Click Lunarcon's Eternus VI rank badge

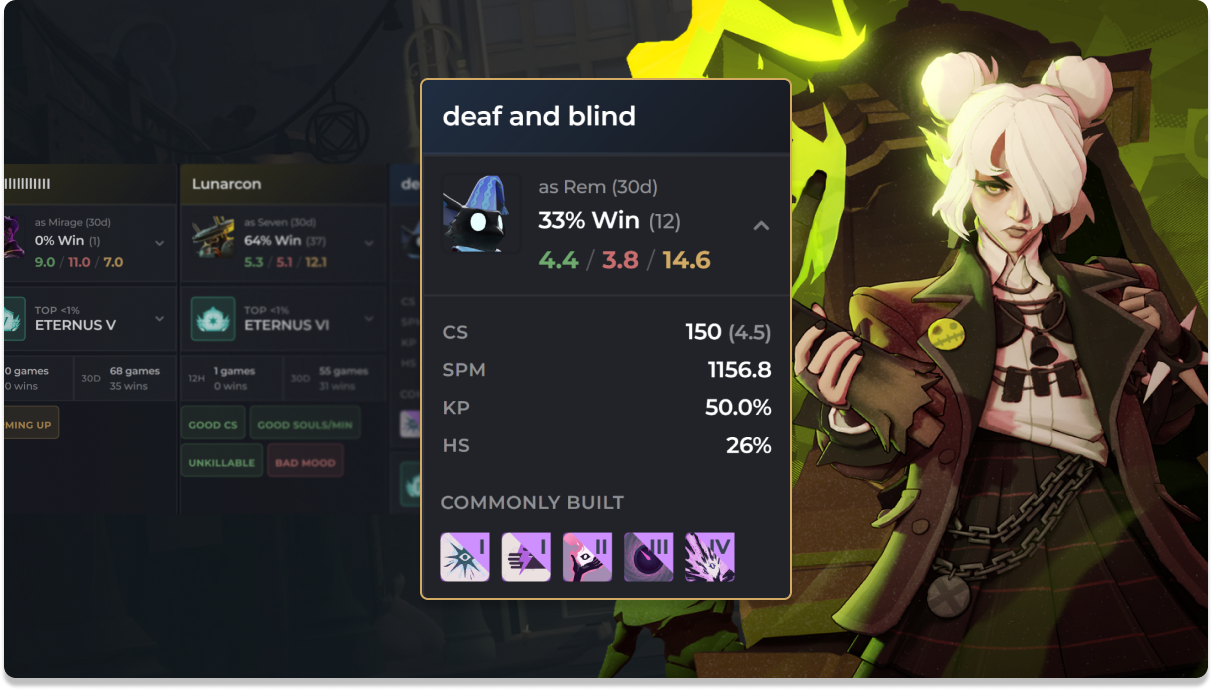click(x=213, y=318)
